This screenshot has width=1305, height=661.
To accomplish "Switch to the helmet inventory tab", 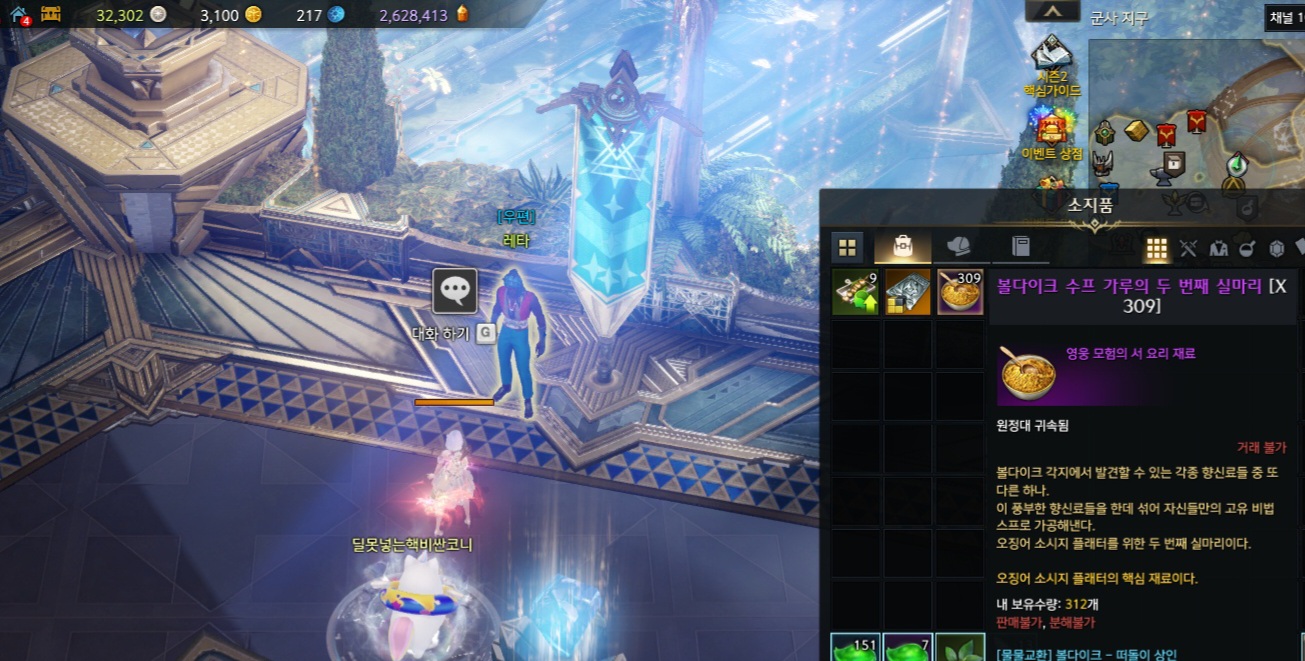I will coord(958,247).
